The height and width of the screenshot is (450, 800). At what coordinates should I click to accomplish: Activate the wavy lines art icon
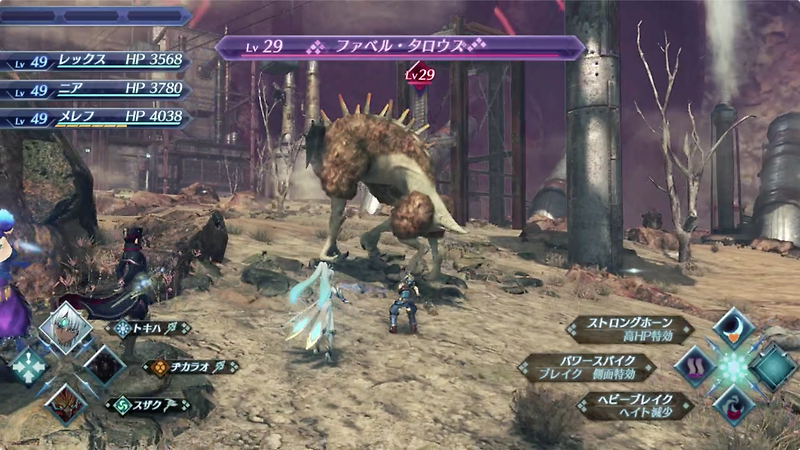tap(694, 367)
